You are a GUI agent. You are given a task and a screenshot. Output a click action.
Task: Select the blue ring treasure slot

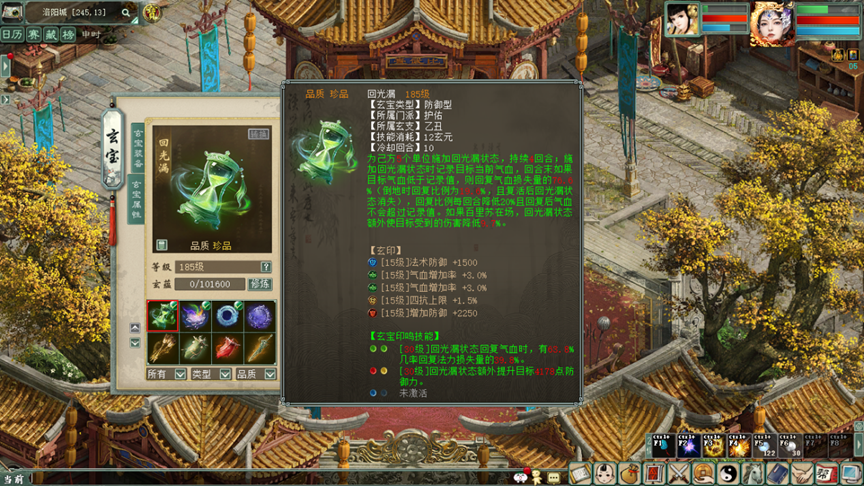[227, 316]
